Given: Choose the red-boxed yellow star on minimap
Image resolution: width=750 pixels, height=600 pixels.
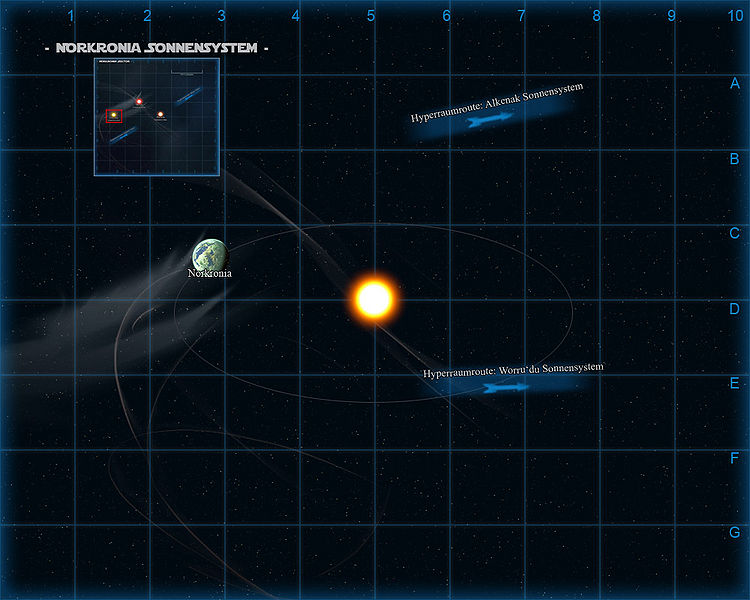Looking at the screenshot, I should coord(114,116).
